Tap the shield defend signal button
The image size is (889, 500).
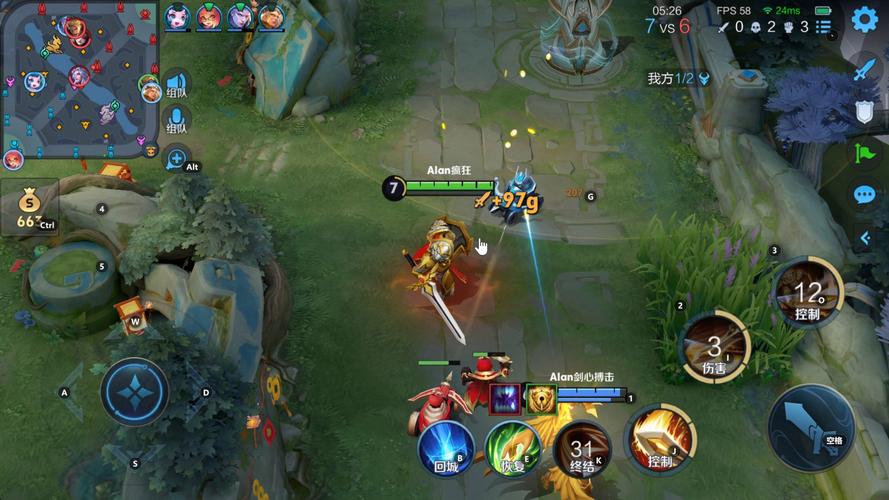point(865,112)
